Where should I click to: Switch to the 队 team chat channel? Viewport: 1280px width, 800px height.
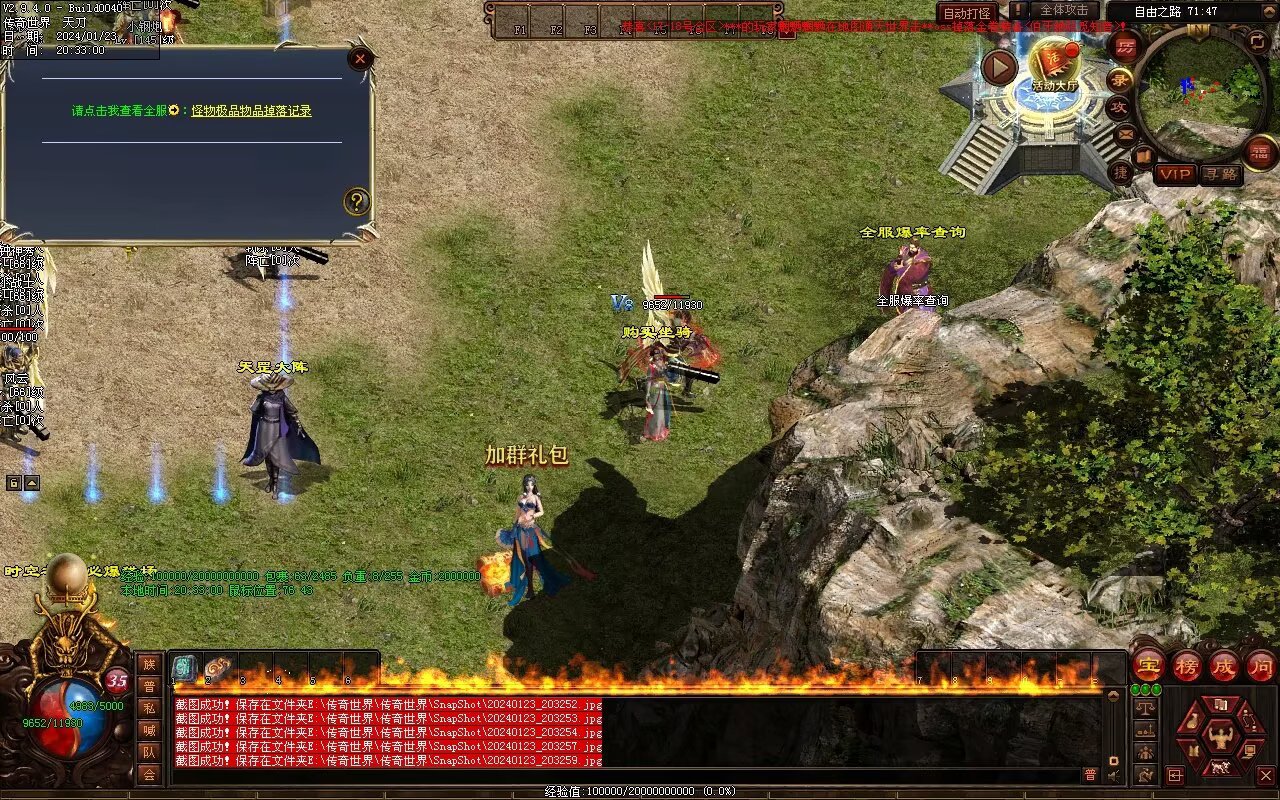(149, 752)
